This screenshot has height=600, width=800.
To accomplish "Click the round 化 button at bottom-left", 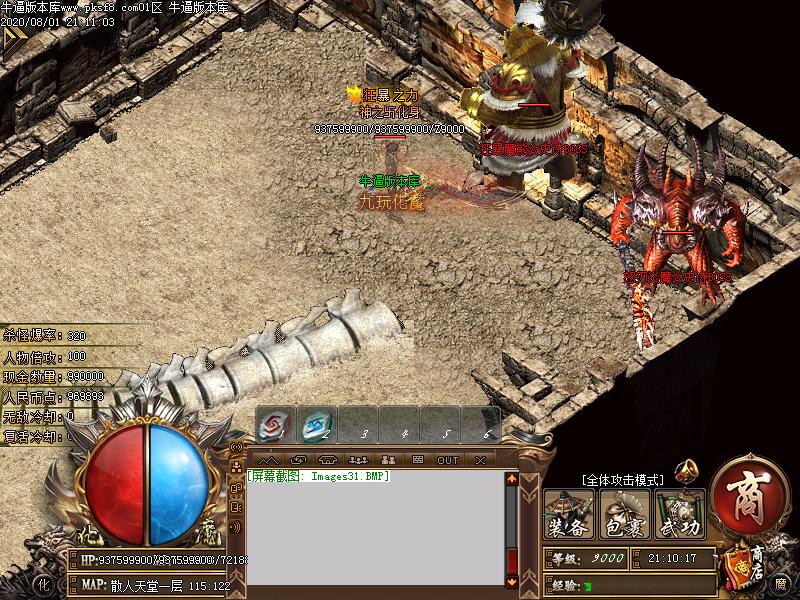I will tap(42, 583).
